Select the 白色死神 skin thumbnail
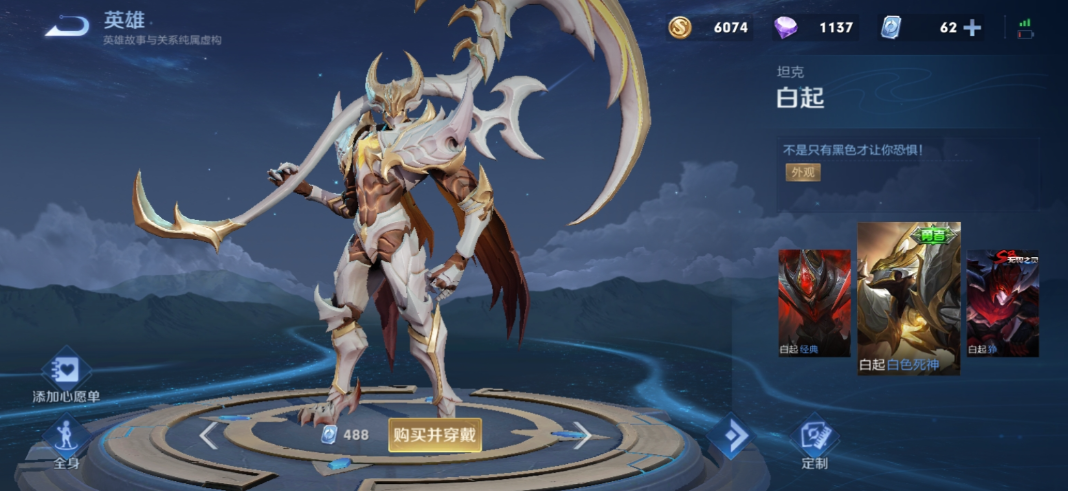Image resolution: width=1068 pixels, height=491 pixels. click(908, 298)
